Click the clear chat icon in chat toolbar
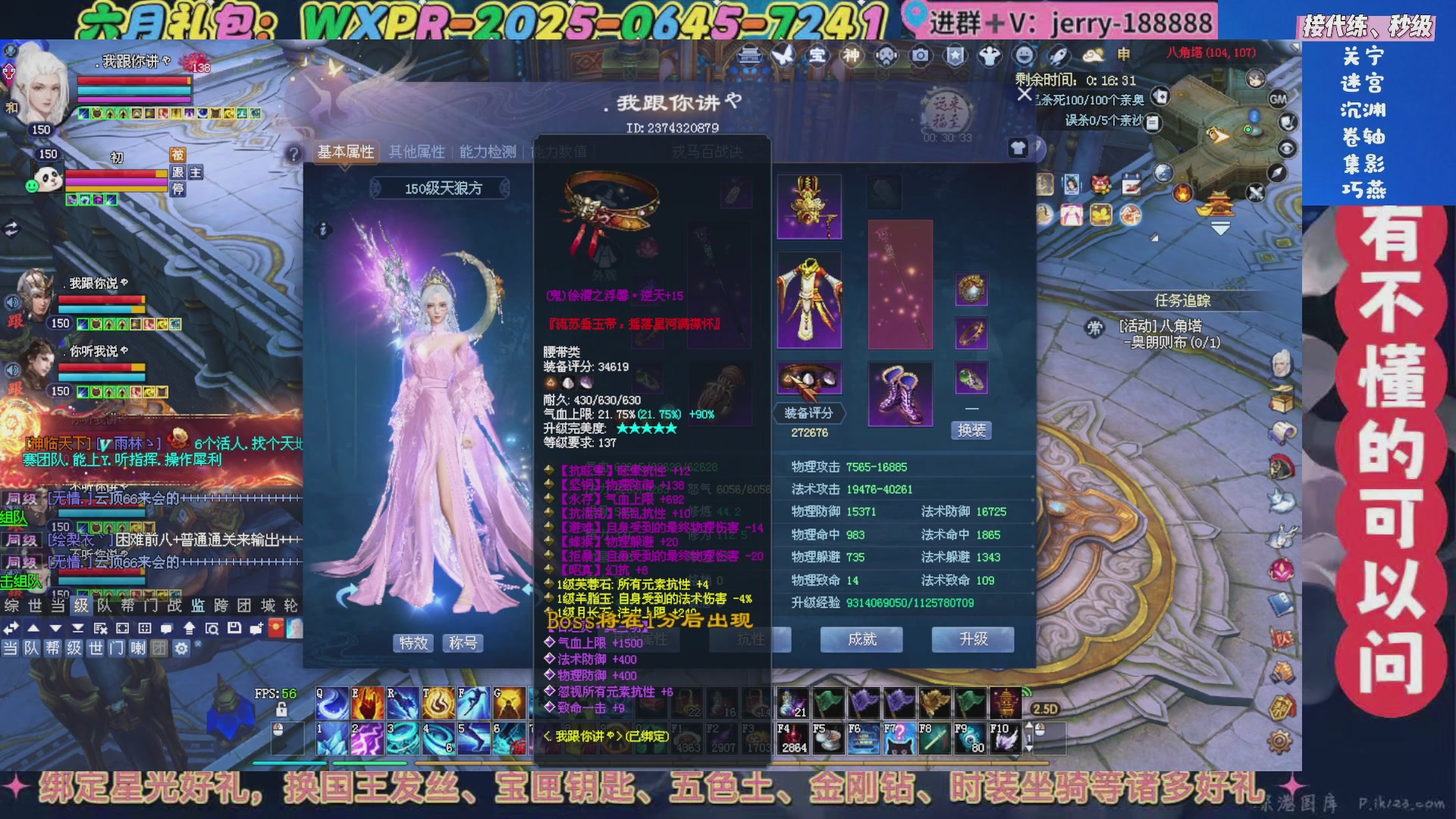This screenshot has height=819, width=1456. click(x=99, y=628)
